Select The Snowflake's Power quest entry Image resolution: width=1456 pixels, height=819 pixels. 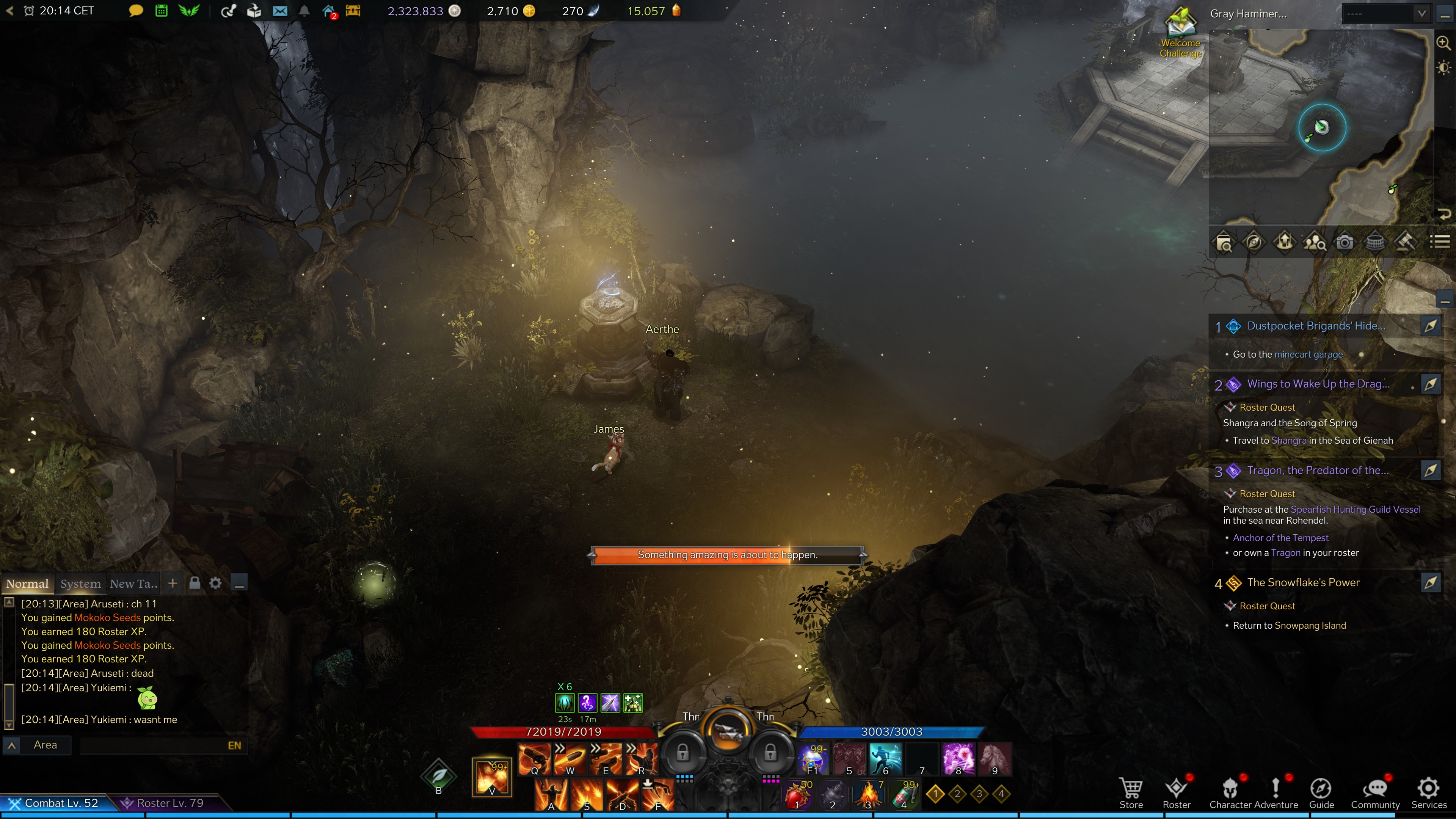coord(1303,583)
